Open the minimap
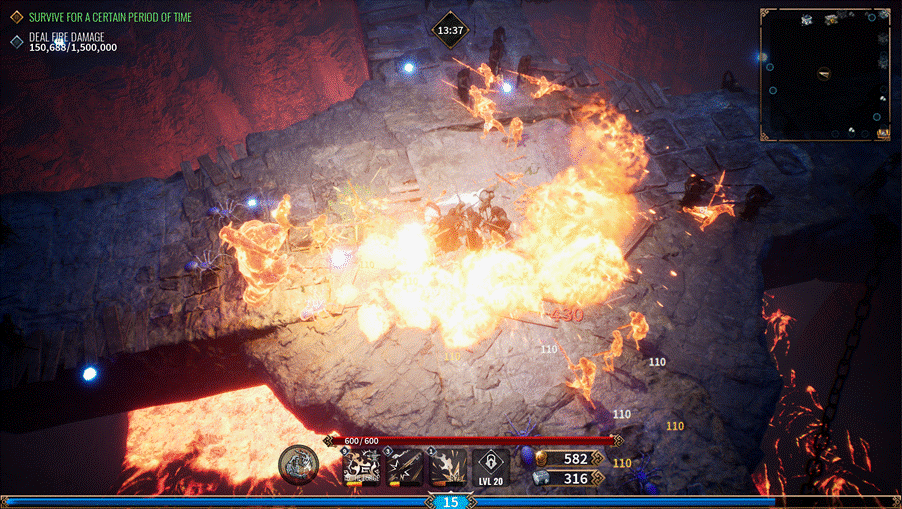Screen dimensions: 902x509 click(x=825, y=73)
